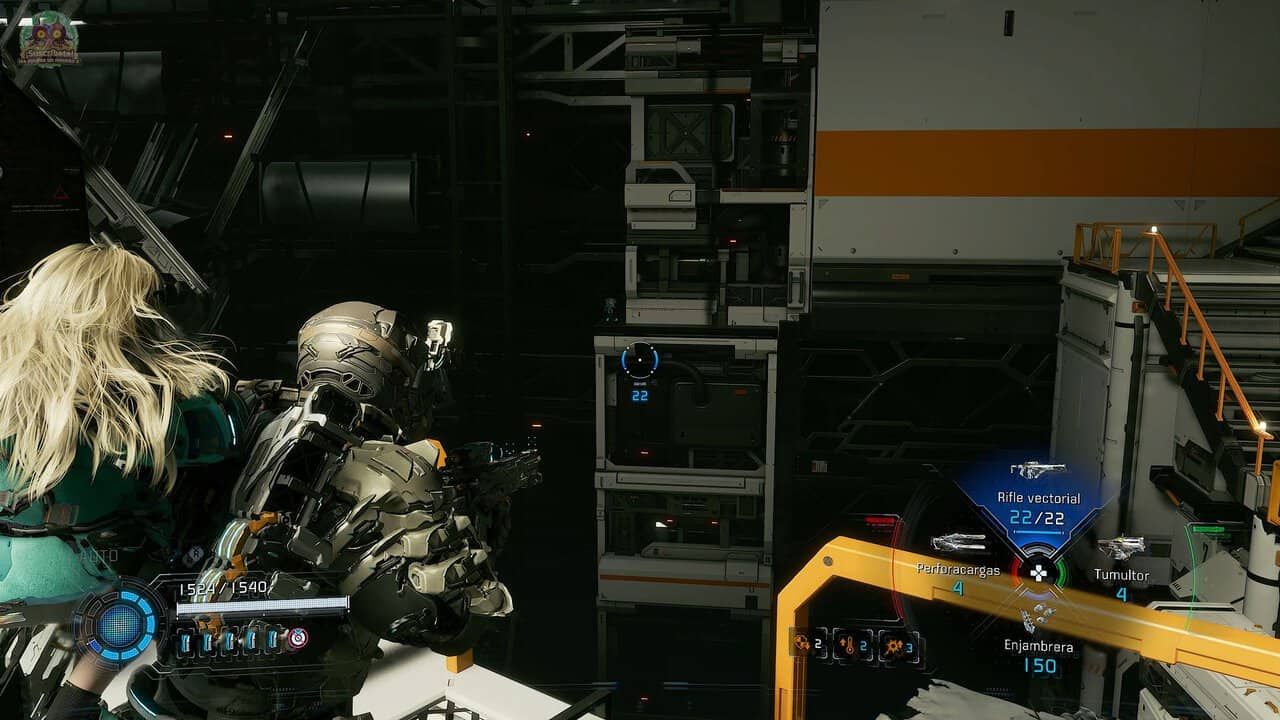The image size is (1280, 720).
Task: Choose the Tumultor weapon
Action: tap(1121, 549)
